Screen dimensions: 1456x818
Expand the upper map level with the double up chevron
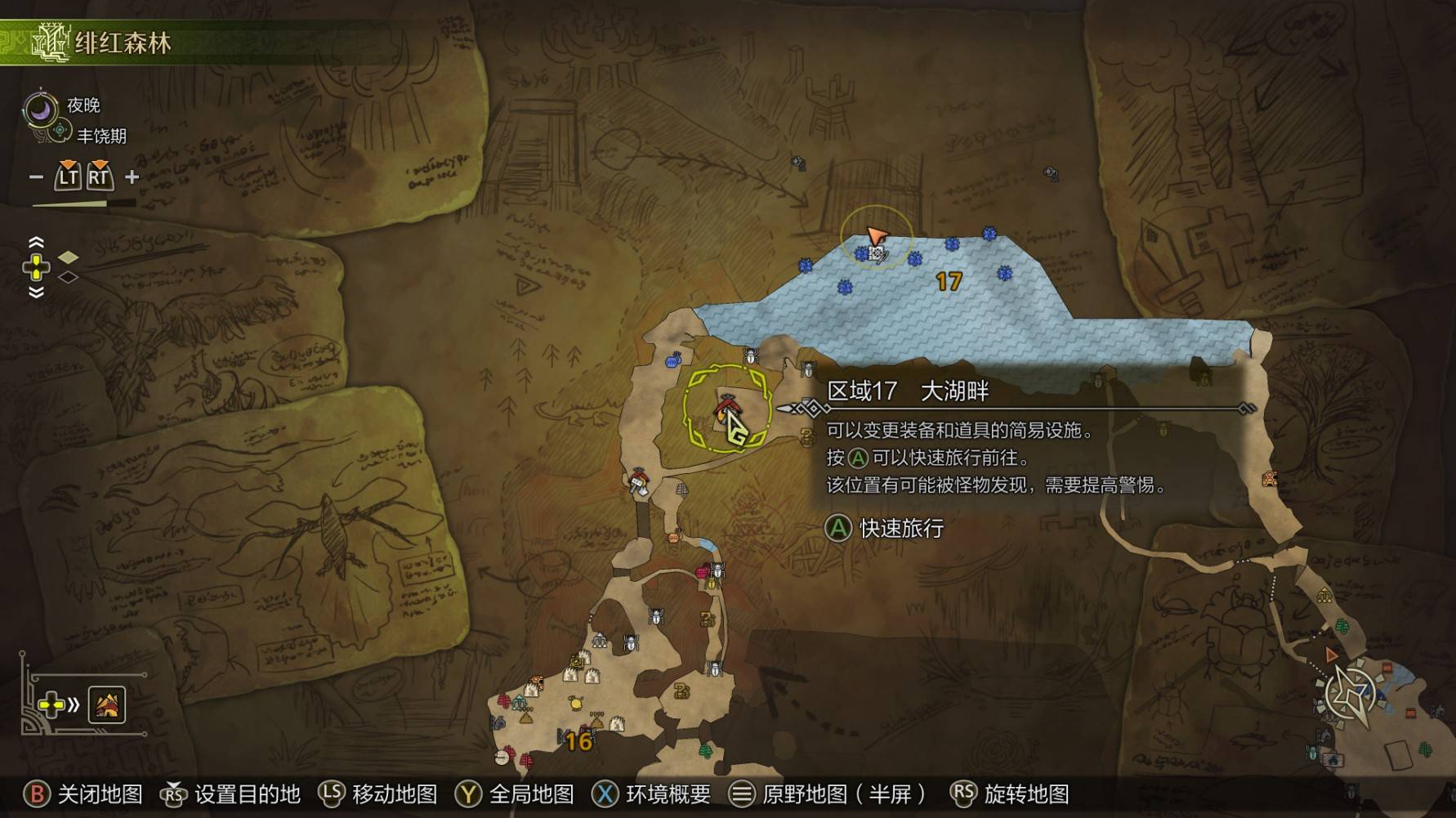point(36,242)
